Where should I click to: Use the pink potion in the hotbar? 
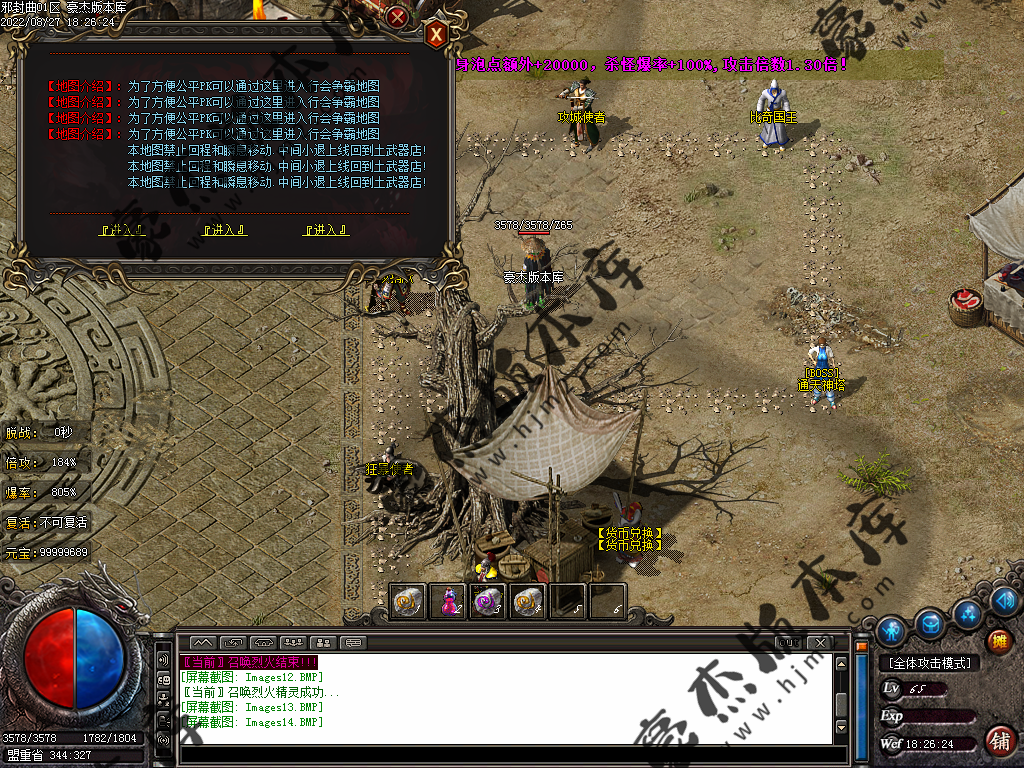[x=450, y=602]
